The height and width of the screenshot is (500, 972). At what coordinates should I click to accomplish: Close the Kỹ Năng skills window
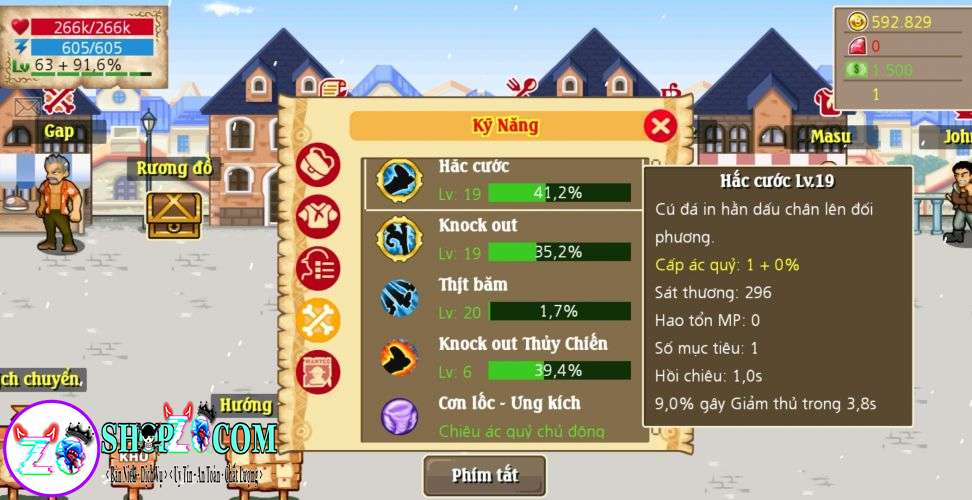coord(659,125)
